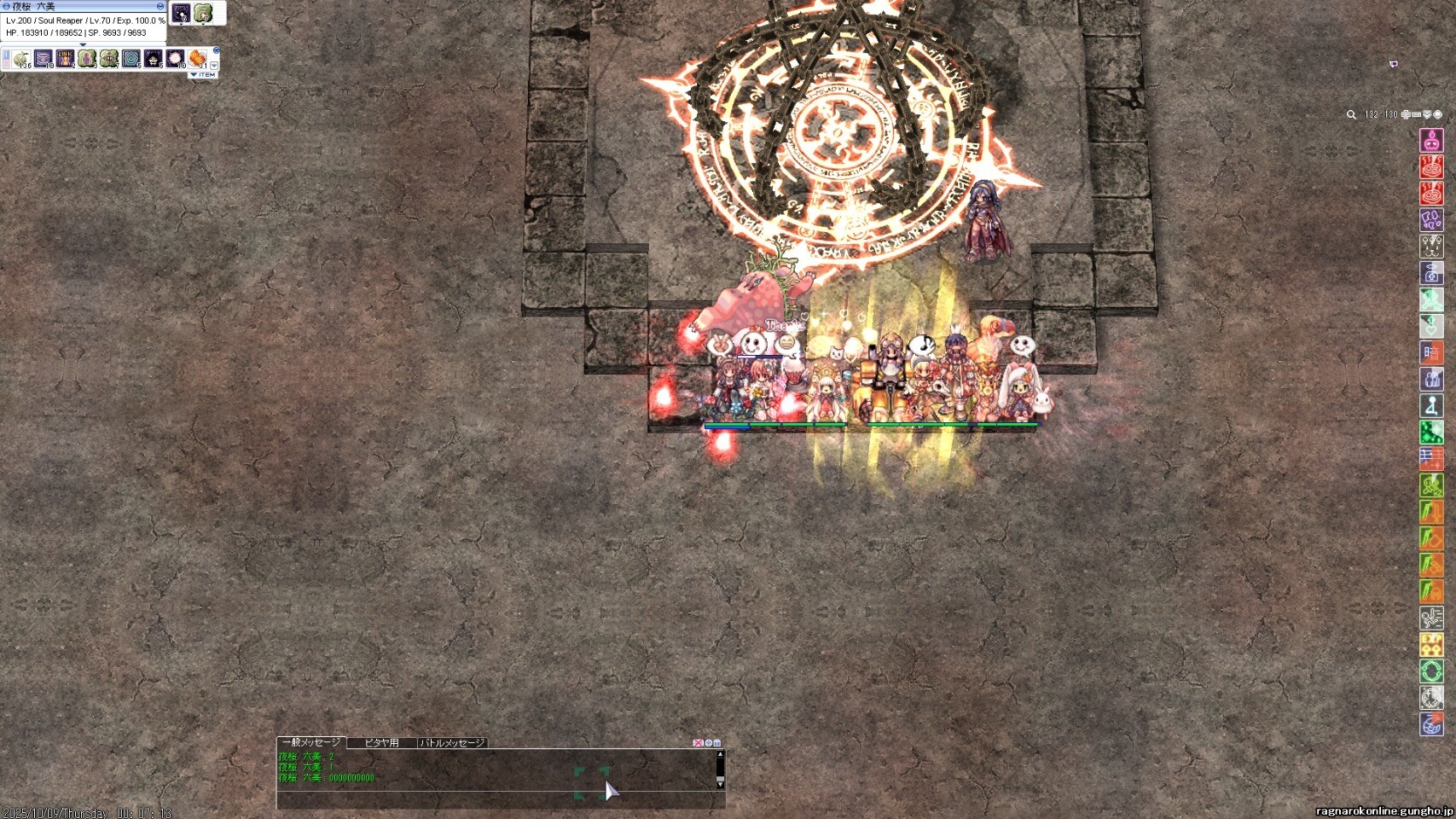Close the skill hotbar

coord(216,51)
